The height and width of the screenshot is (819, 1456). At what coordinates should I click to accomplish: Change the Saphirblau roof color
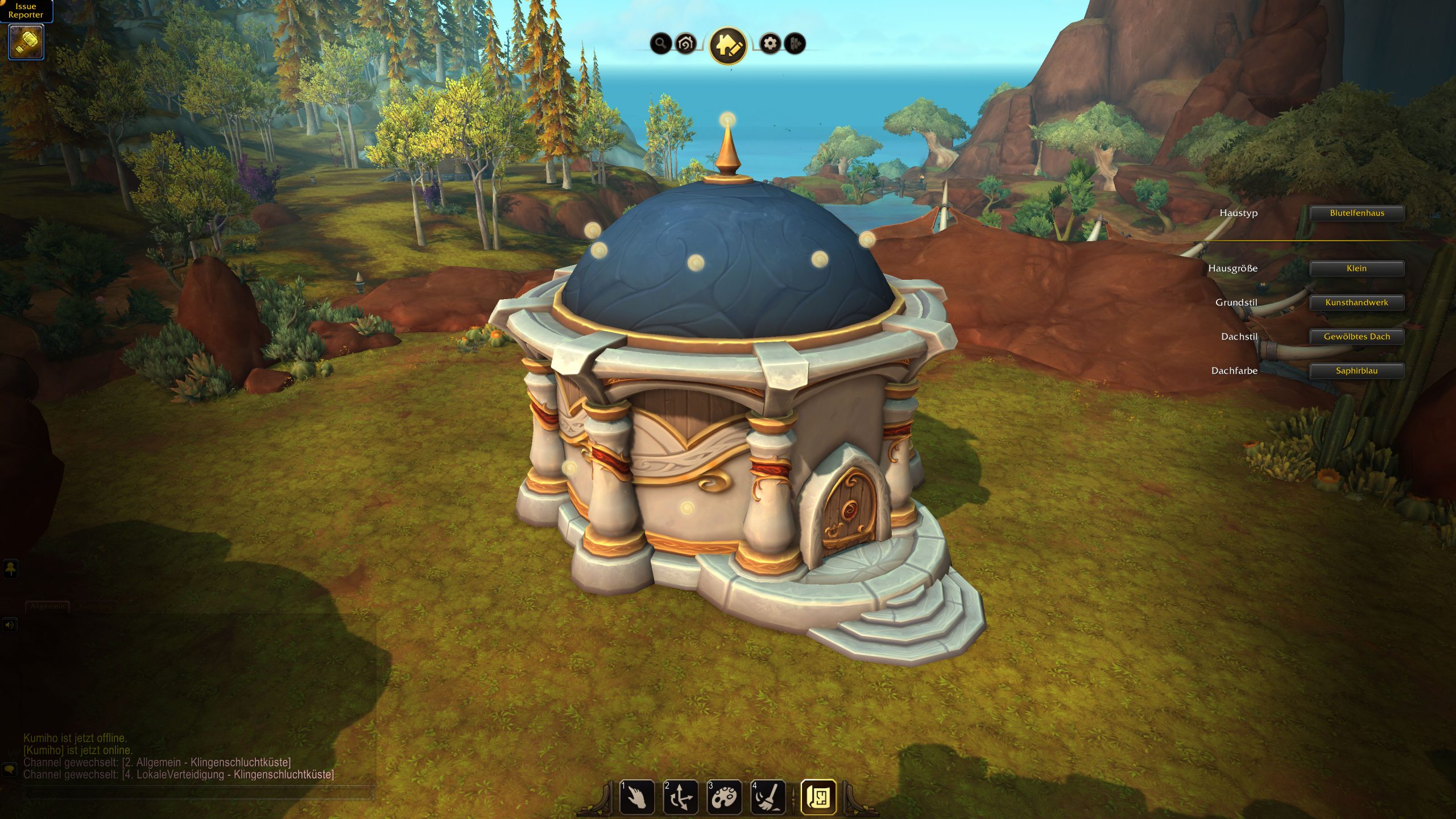(1356, 371)
